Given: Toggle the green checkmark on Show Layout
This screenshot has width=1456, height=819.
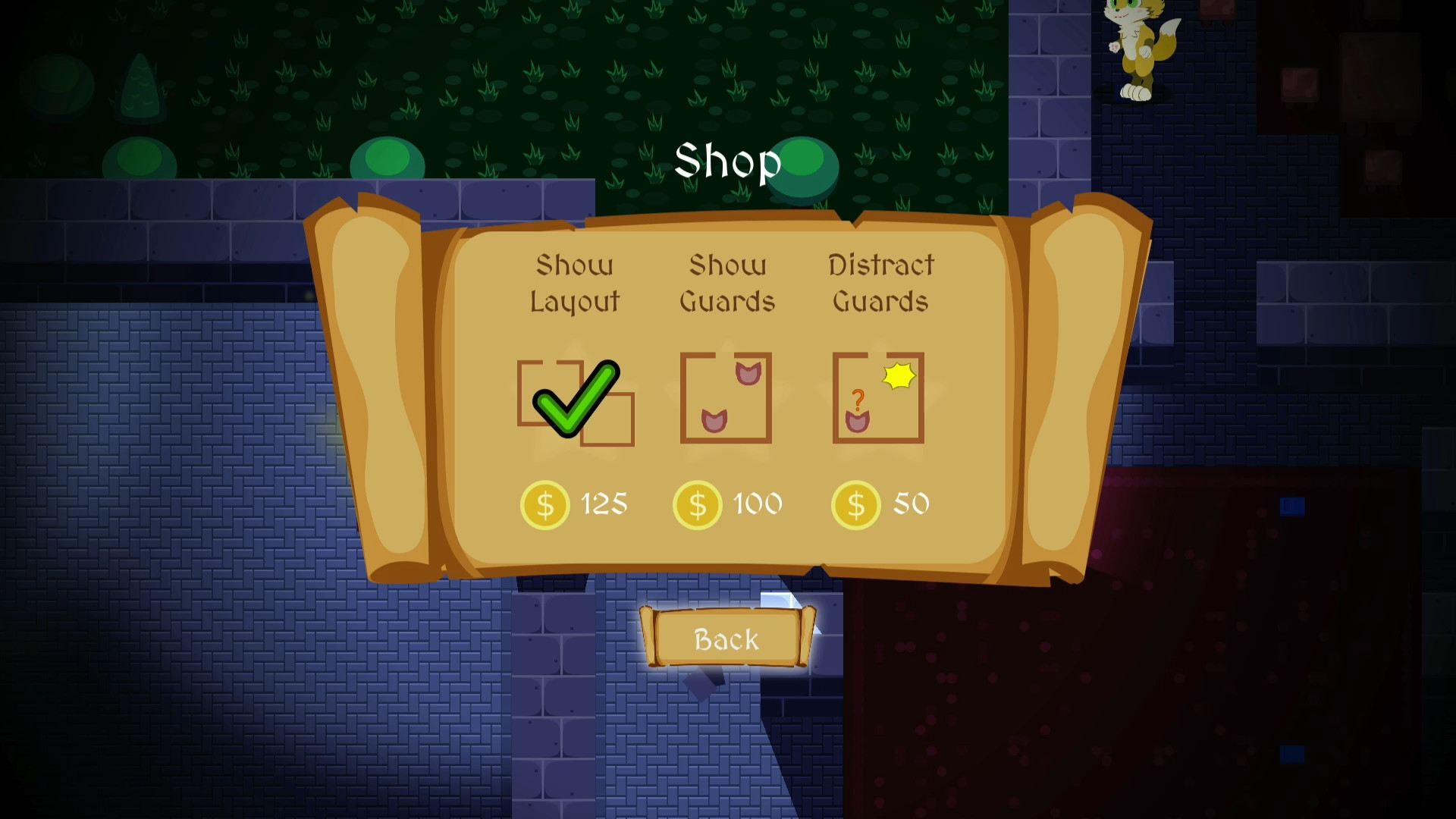Looking at the screenshot, I should 576,400.
